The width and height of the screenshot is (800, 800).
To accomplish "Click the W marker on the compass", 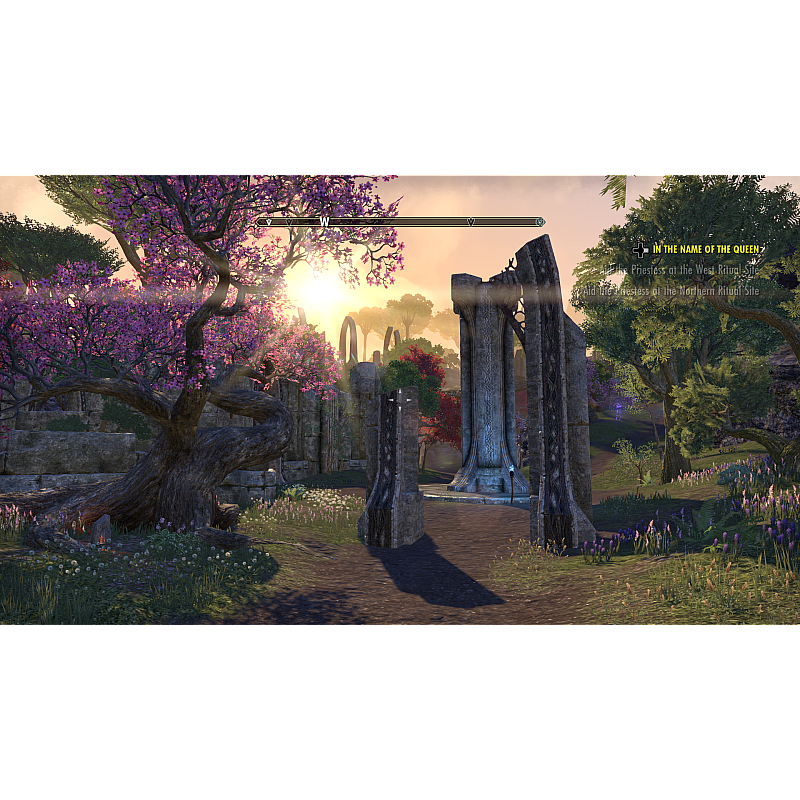I will 324,222.
